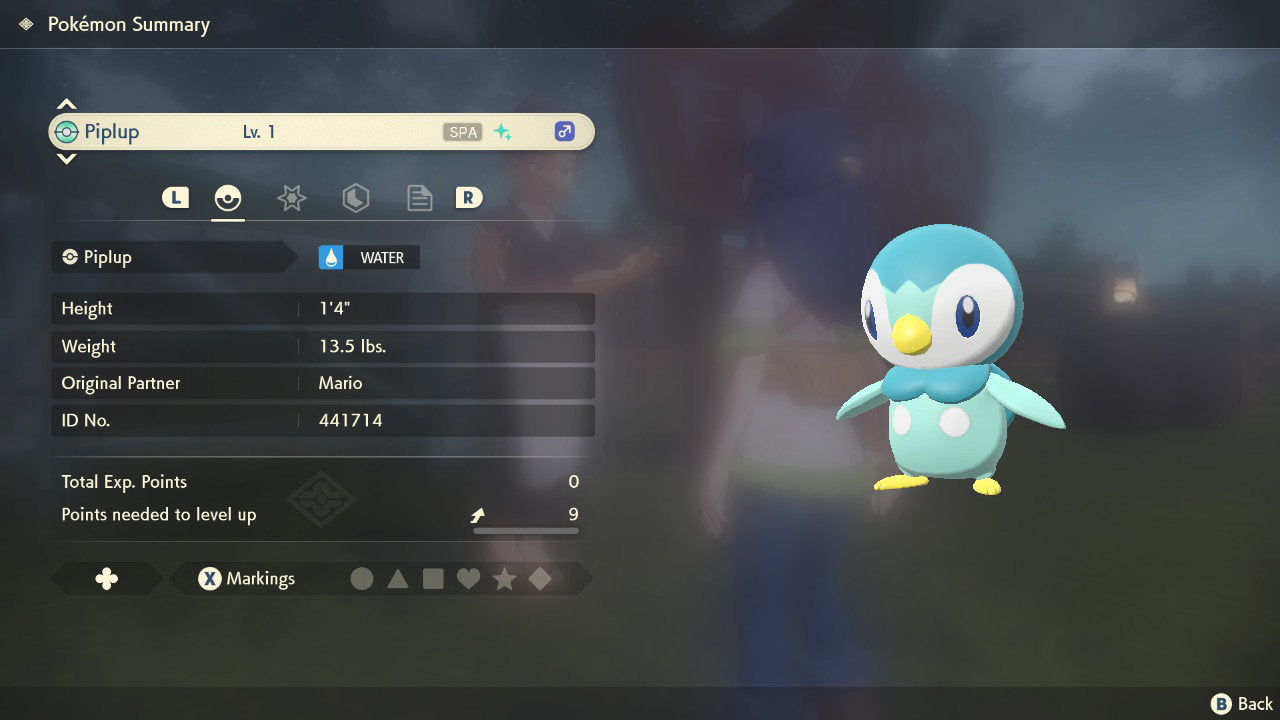Toggle the square marking
This screenshot has width=1280, height=720.
pyautogui.click(x=433, y=579)
